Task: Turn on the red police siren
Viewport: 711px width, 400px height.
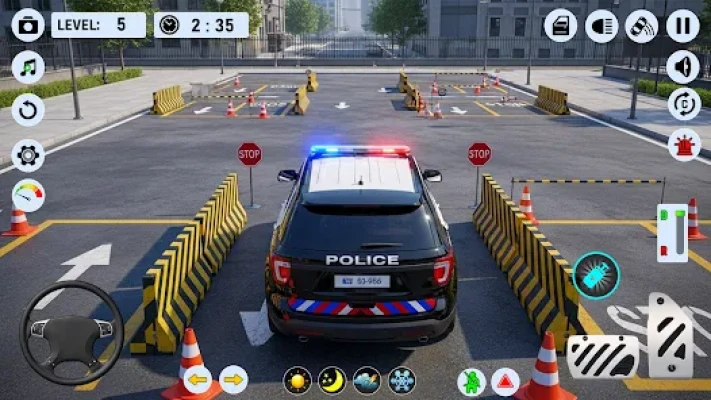Action: point(683,144)
